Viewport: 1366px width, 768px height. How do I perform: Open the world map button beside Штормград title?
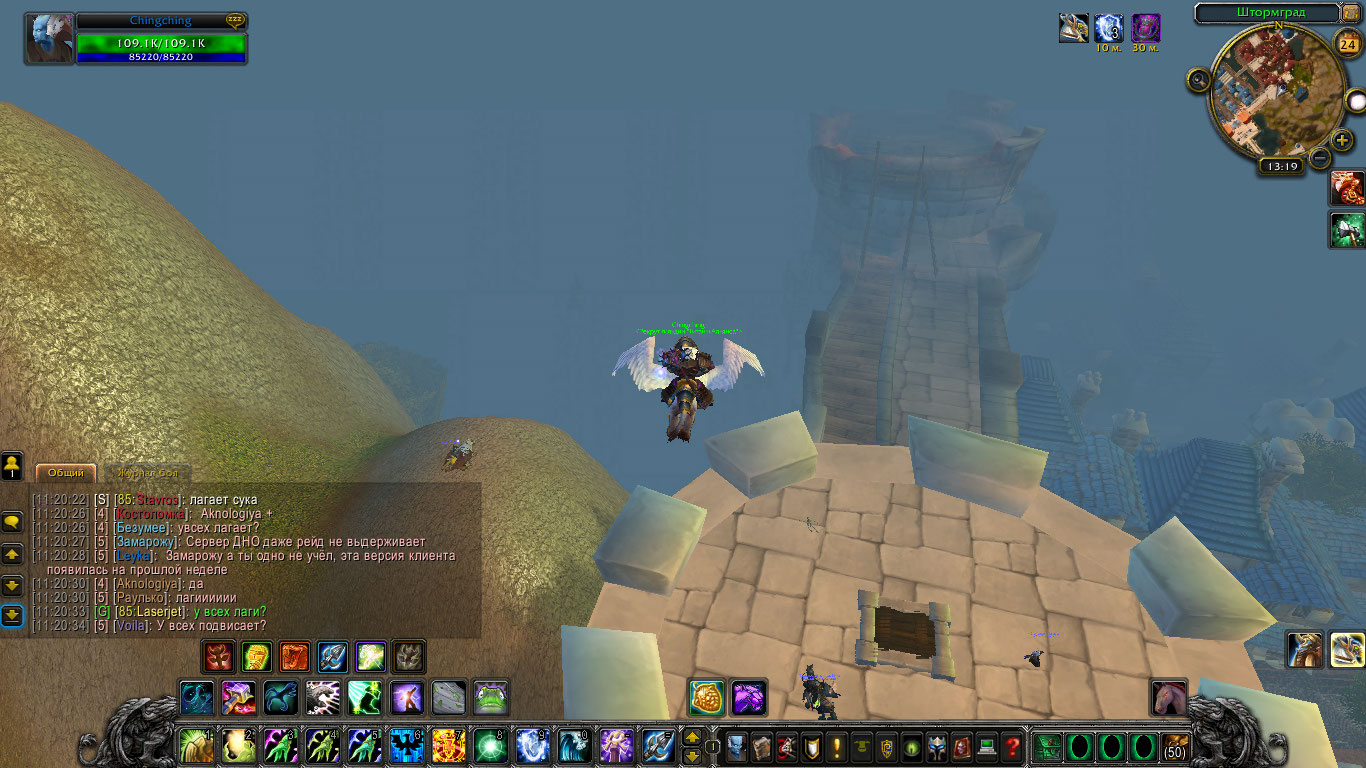pos(1351,13)
